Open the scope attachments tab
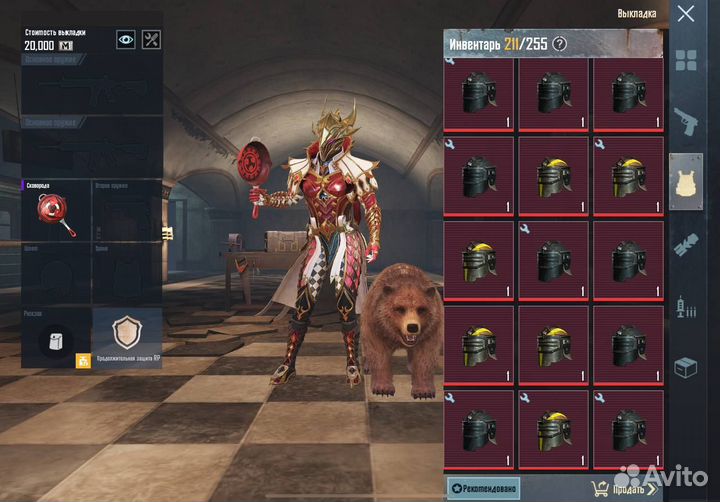 coord(686,243)
